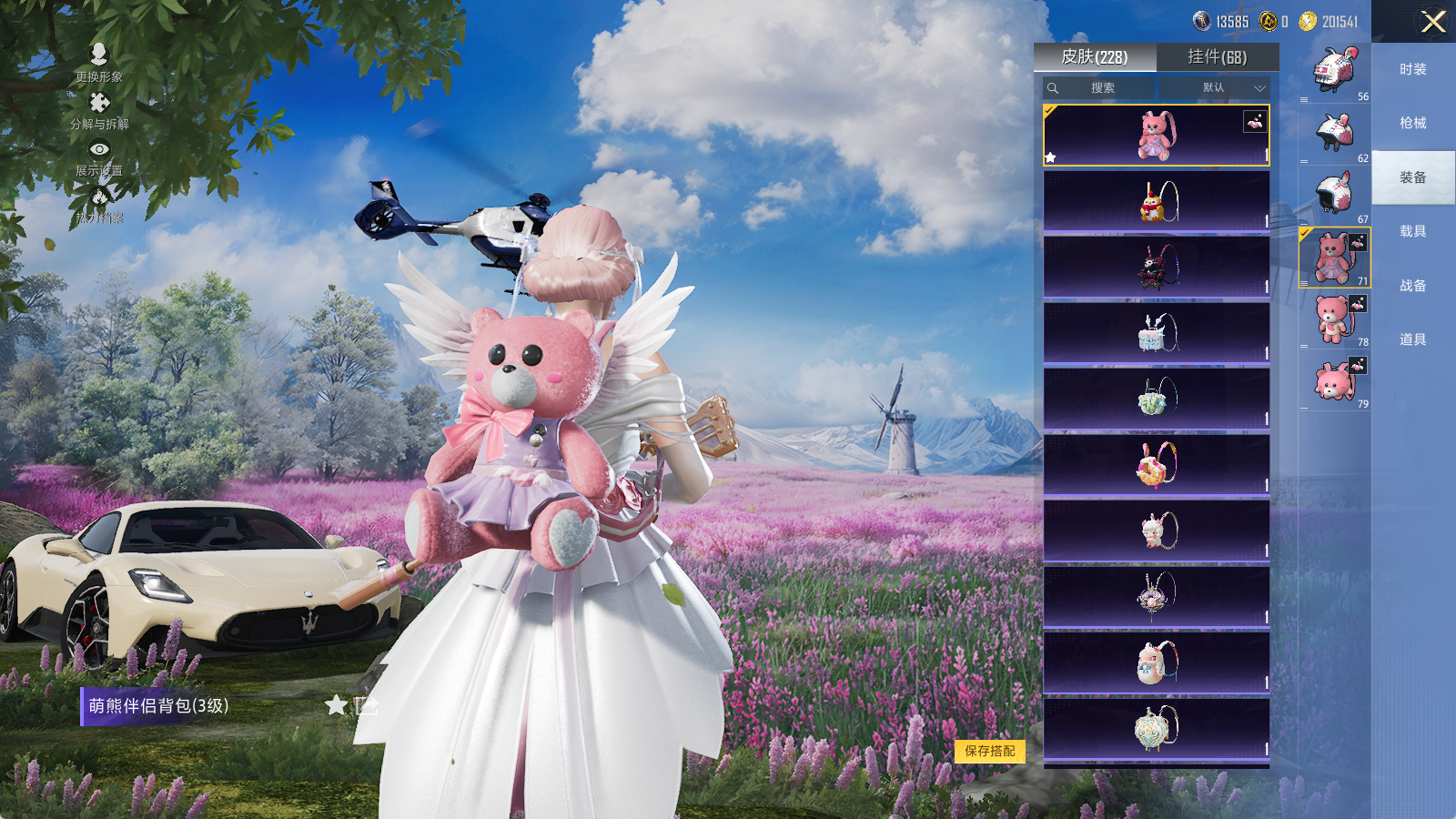This screenshot has width=1456, height=819.
Task: Favorite the backpack with the star icon
Action: point(336,705)
